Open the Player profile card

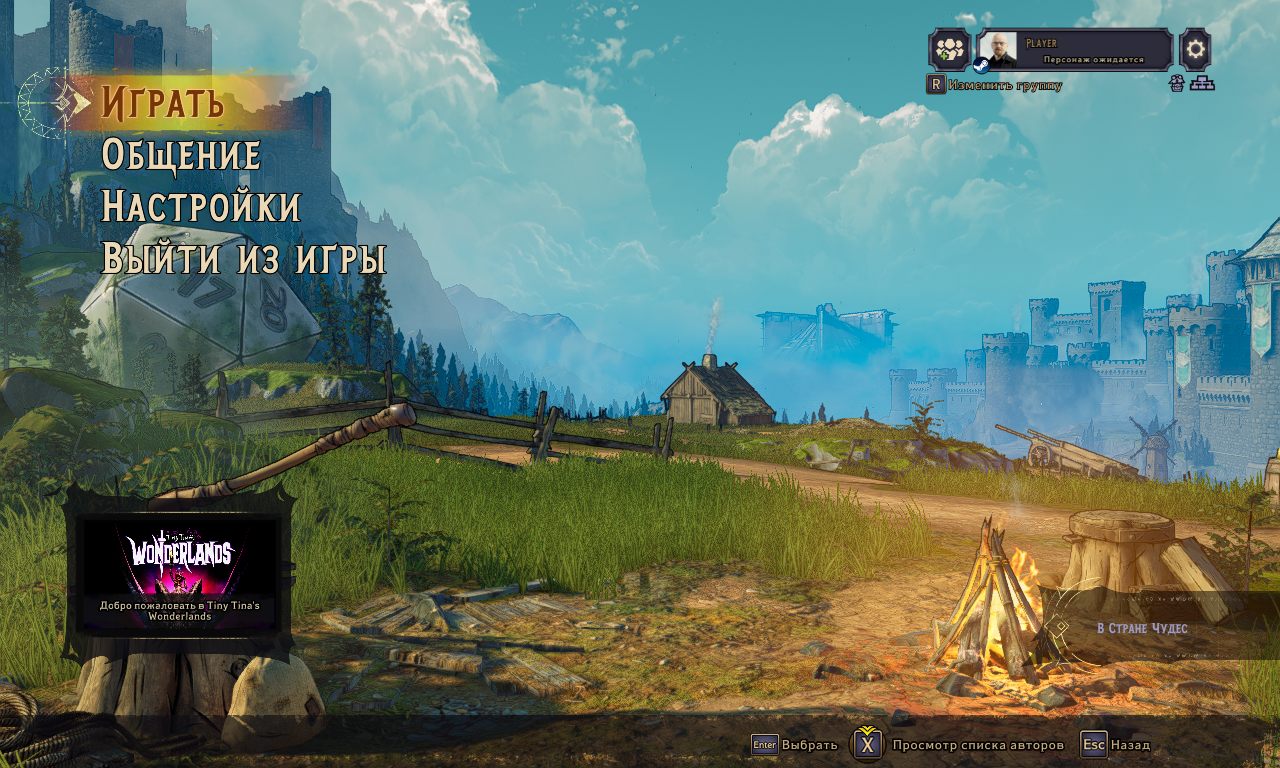[1074, 49]
